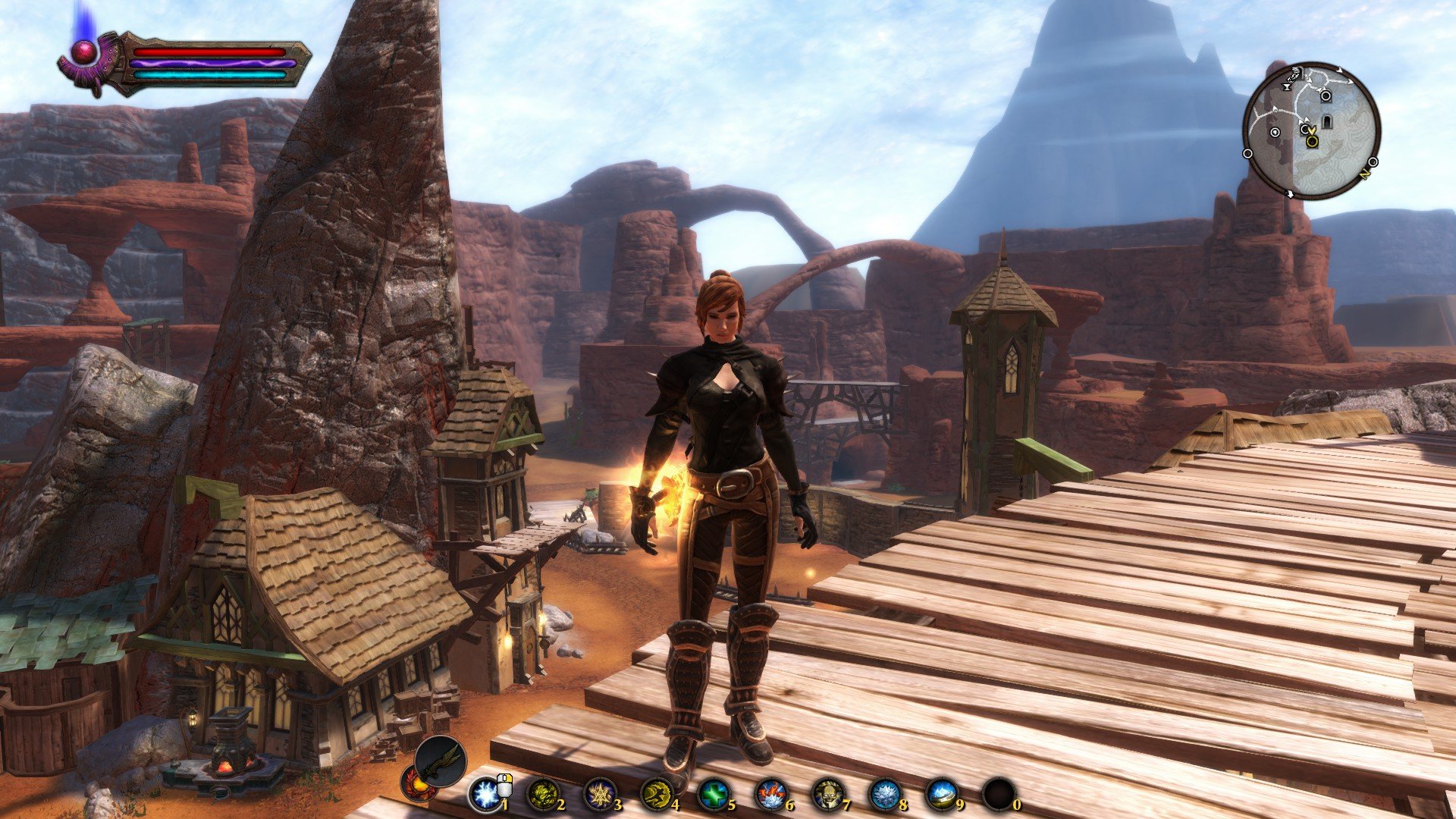Click the yellow quest ring on the minimap
The height and width of the screenshot is (819, 1456).
point(1313,141)
